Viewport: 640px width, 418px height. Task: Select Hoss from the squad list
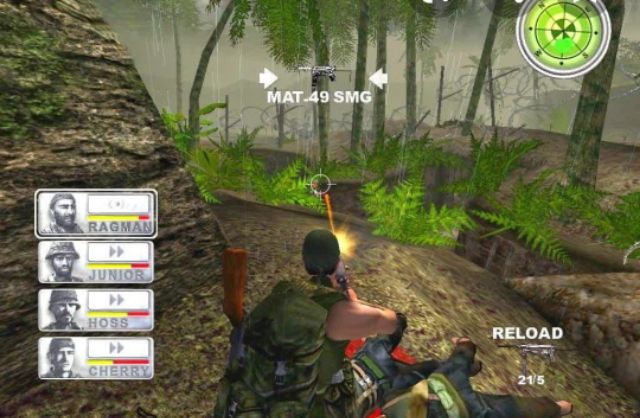coord(96,310)
